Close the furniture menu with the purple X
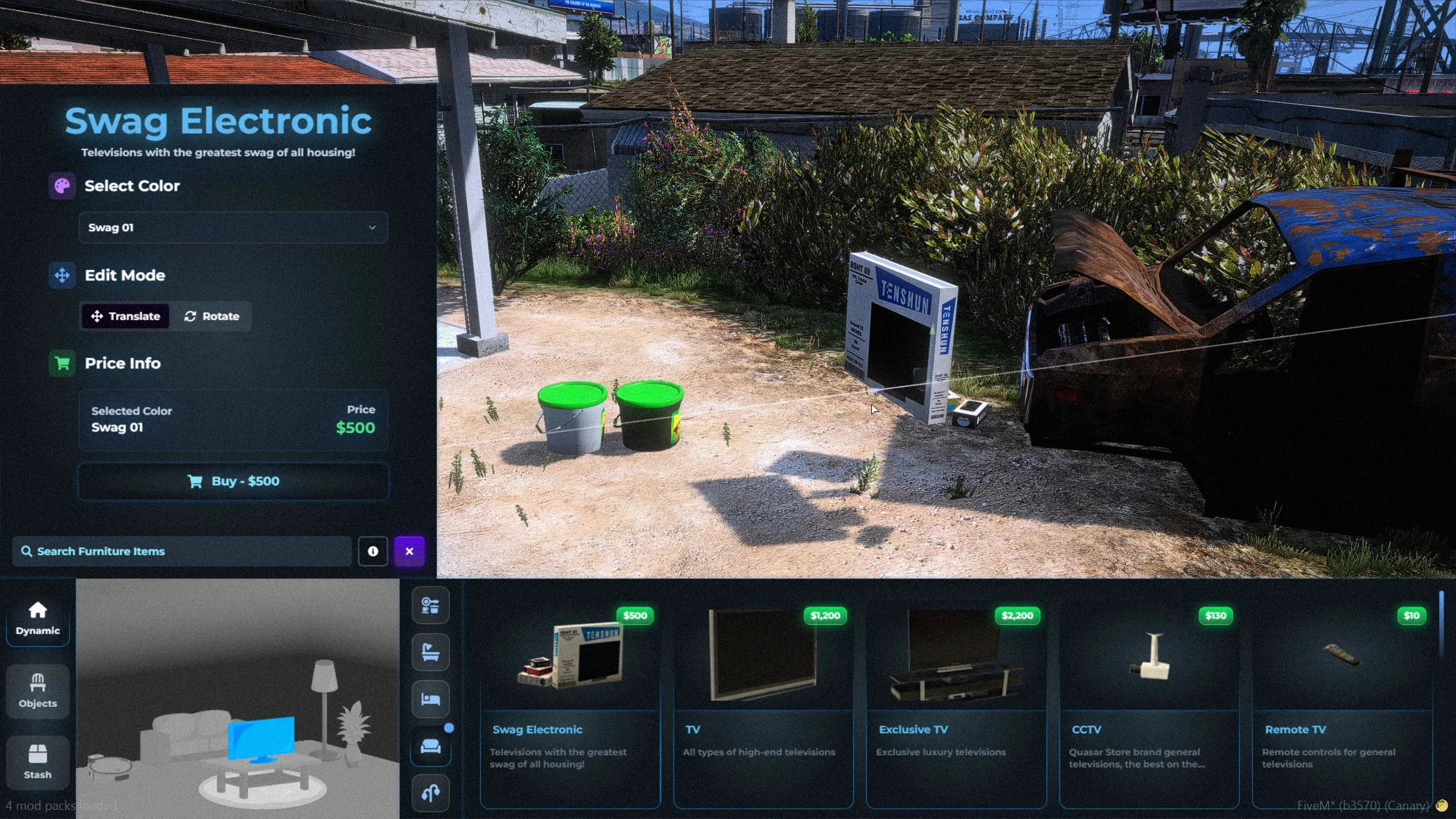The image size is (1456, 819). point(409,551)
